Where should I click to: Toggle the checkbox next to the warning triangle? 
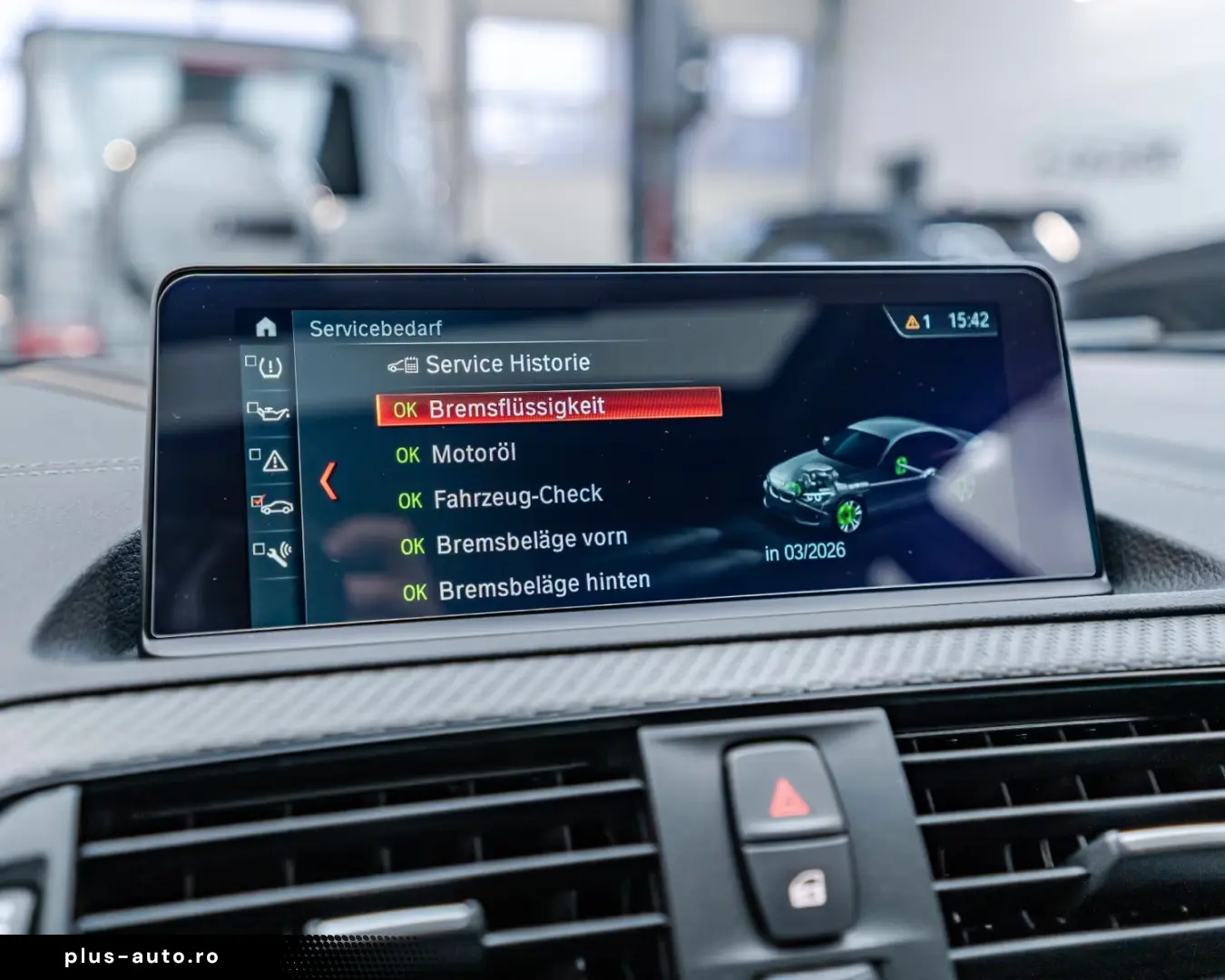[255, 453]
